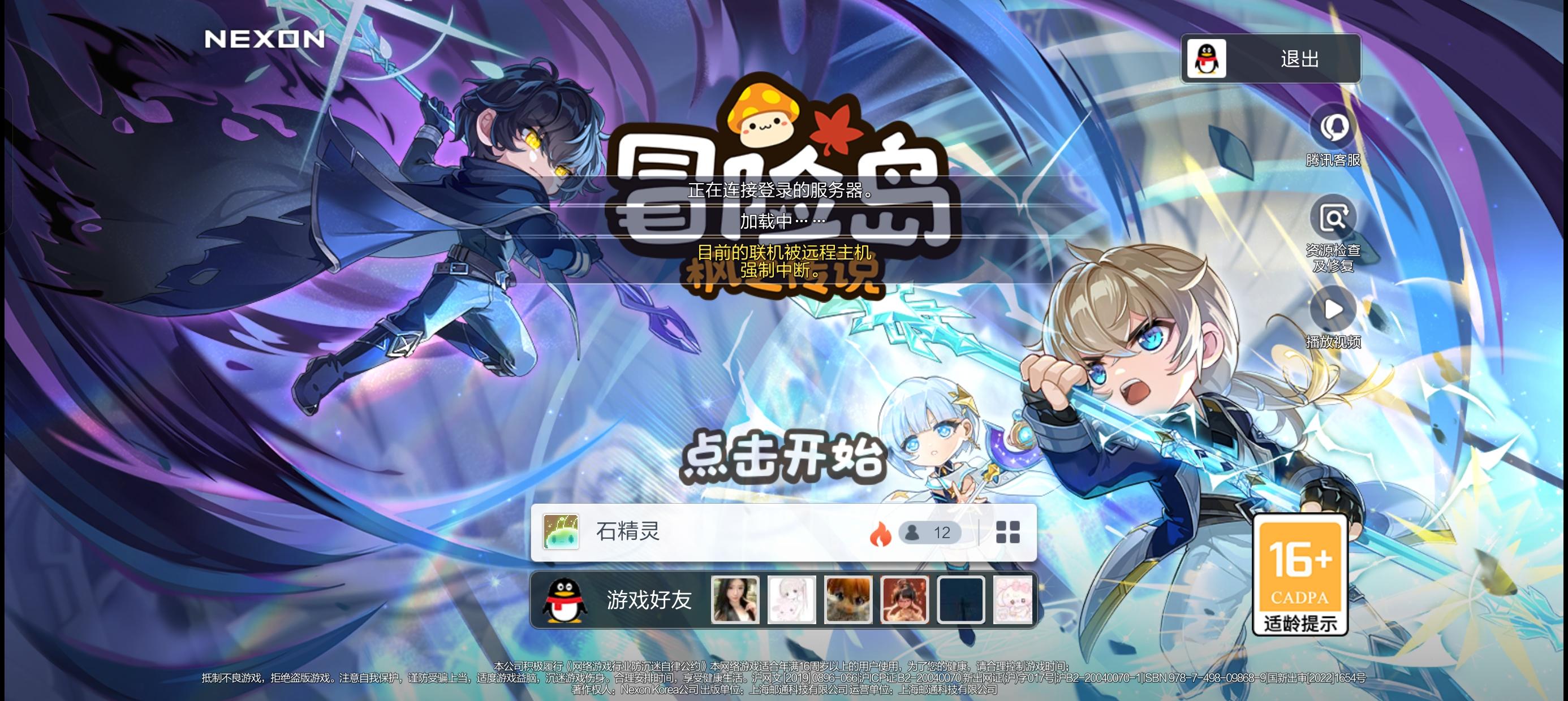Click the player count badge showing 12
This screenshot has width=1568, height=701.
(x=931, y=532)
